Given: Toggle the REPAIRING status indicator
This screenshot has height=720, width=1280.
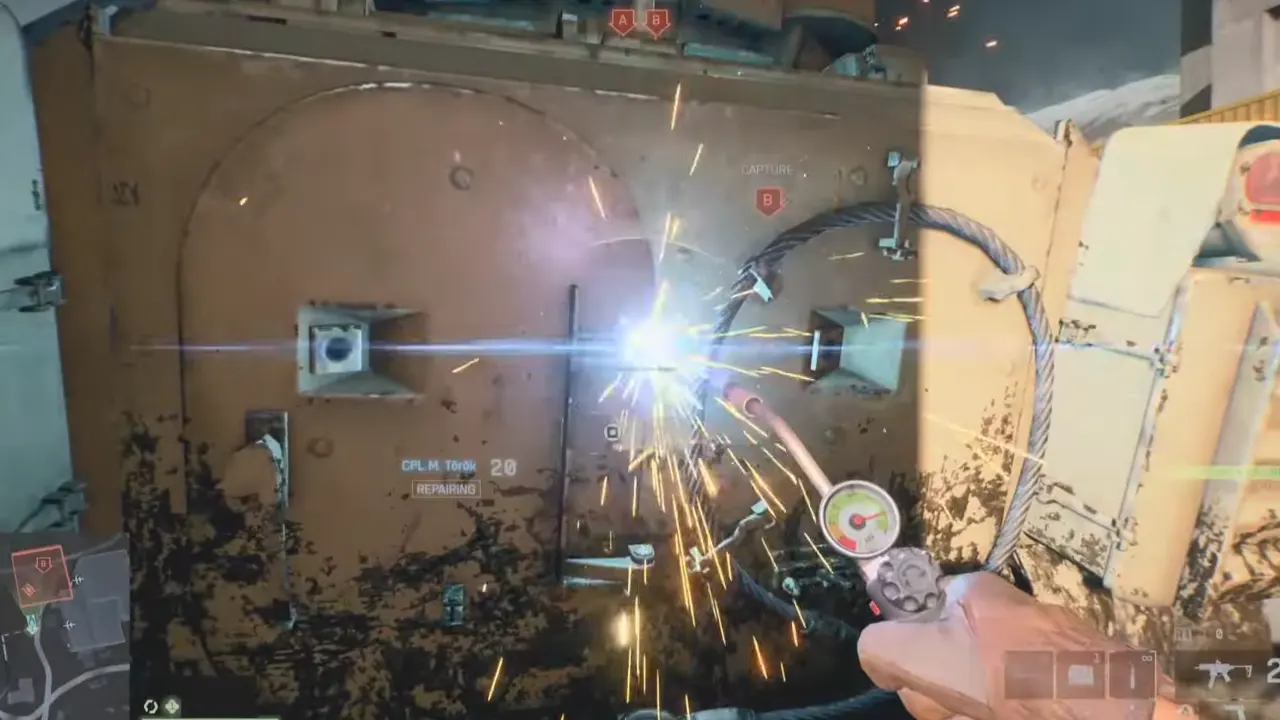Looking at the screenshot, I should coord(444,489).
